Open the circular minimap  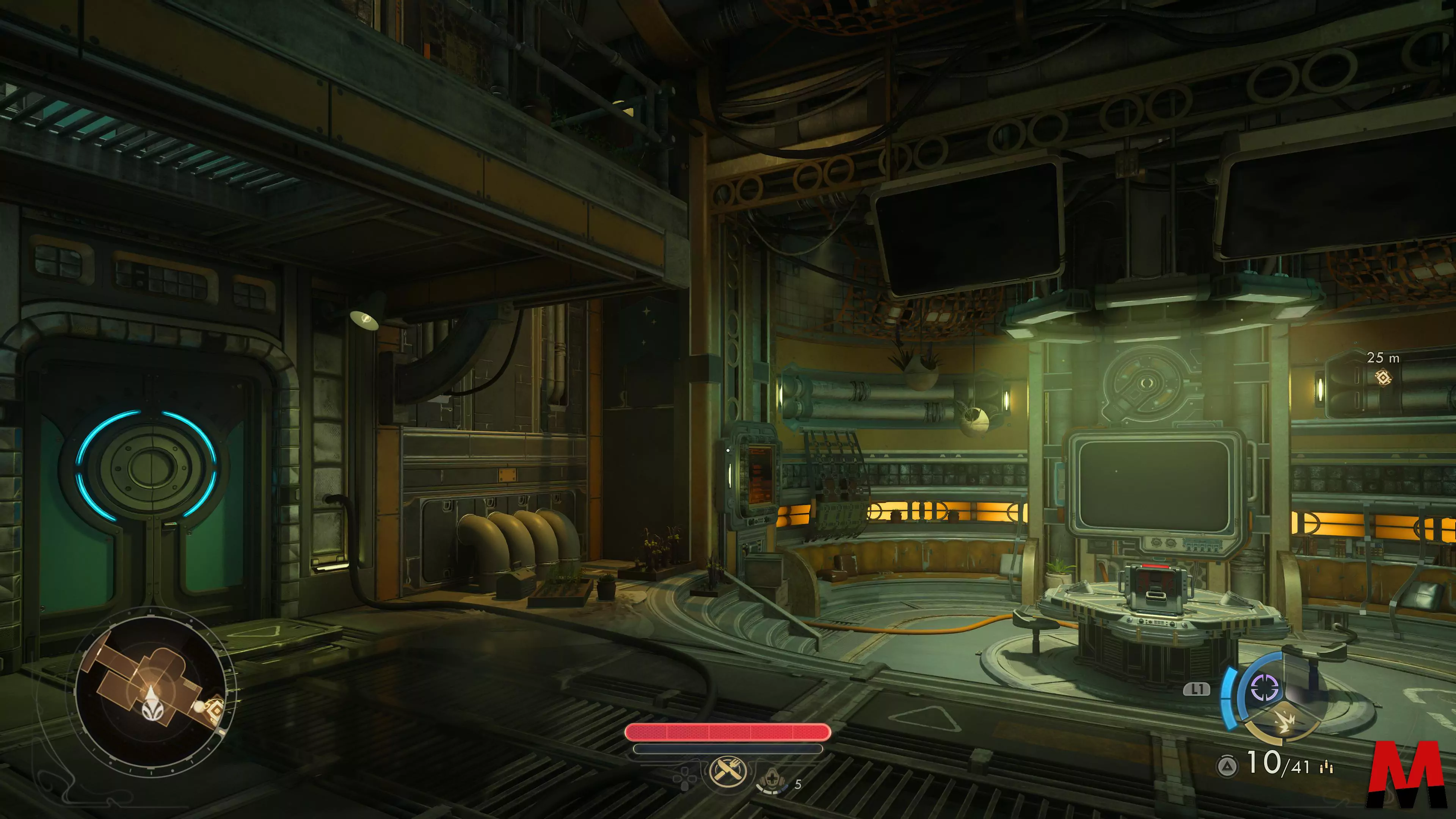pyautogui.click(x=152, y=692)
